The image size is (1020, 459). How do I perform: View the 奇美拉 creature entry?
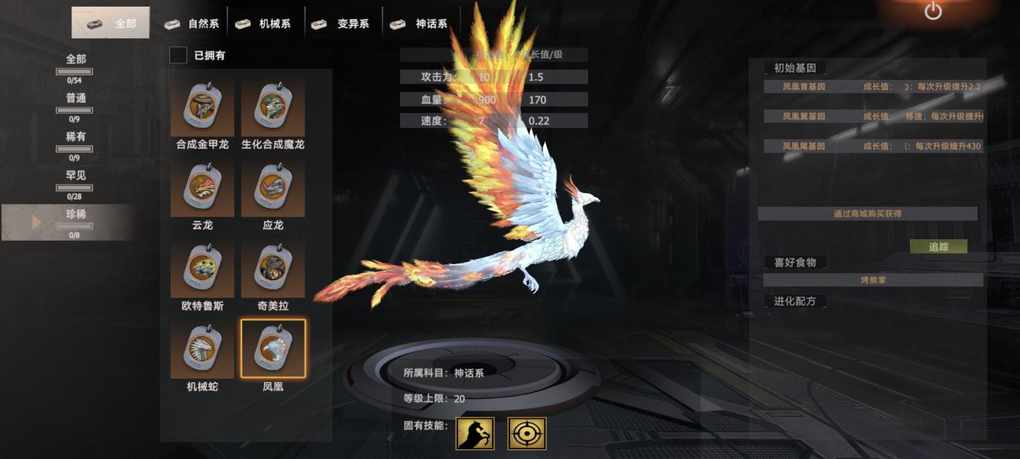(273, 267)
